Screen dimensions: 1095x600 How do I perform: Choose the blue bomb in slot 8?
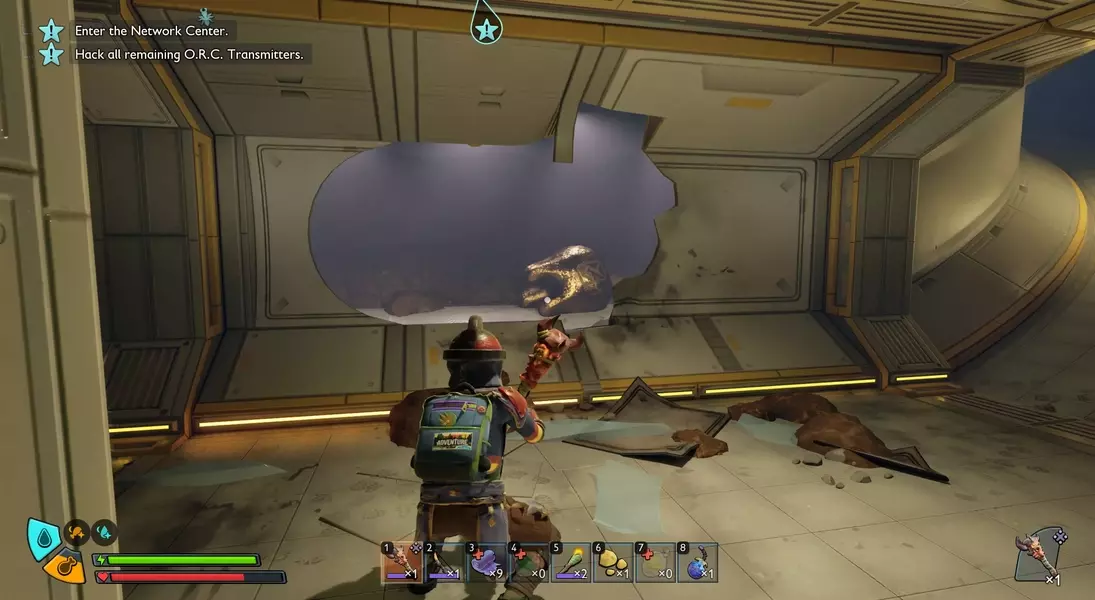(697, 563)
